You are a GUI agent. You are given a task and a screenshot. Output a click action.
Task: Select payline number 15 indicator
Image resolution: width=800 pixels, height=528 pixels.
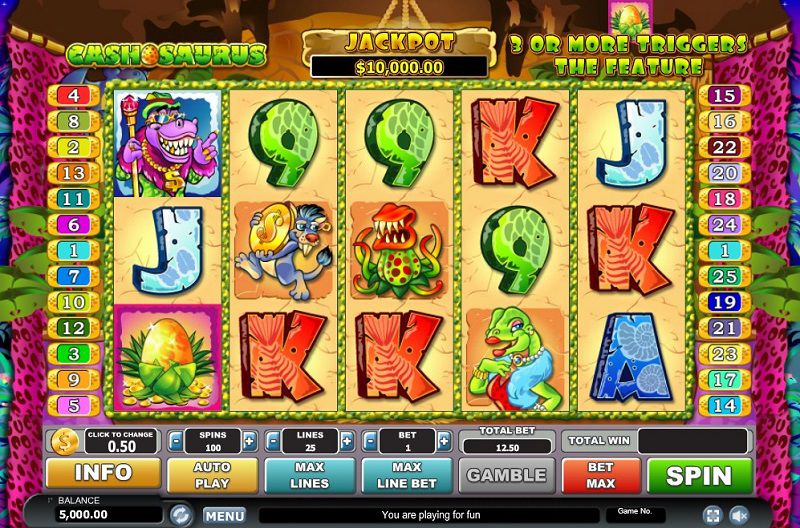coord(722,96)
